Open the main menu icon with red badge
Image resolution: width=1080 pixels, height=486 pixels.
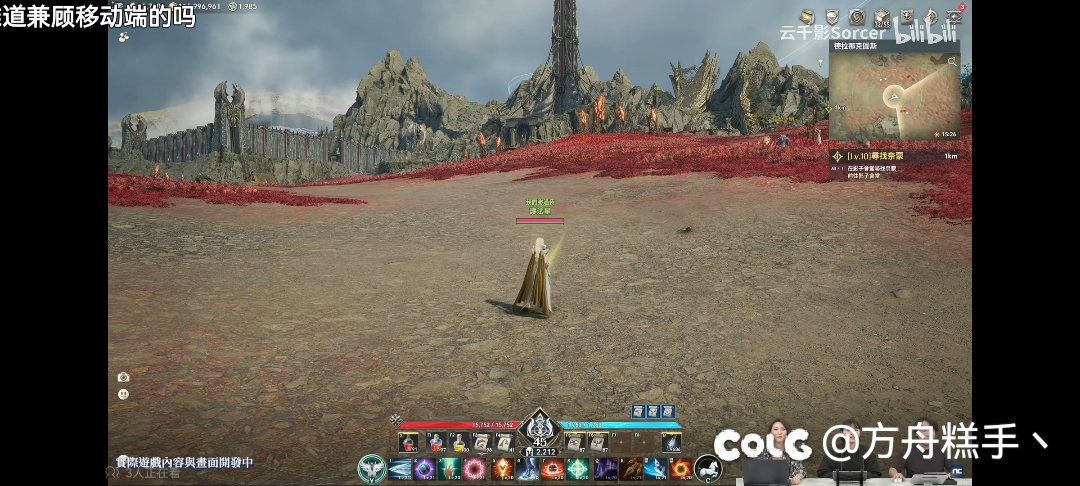pyautogui.click(x=955, y=15)
